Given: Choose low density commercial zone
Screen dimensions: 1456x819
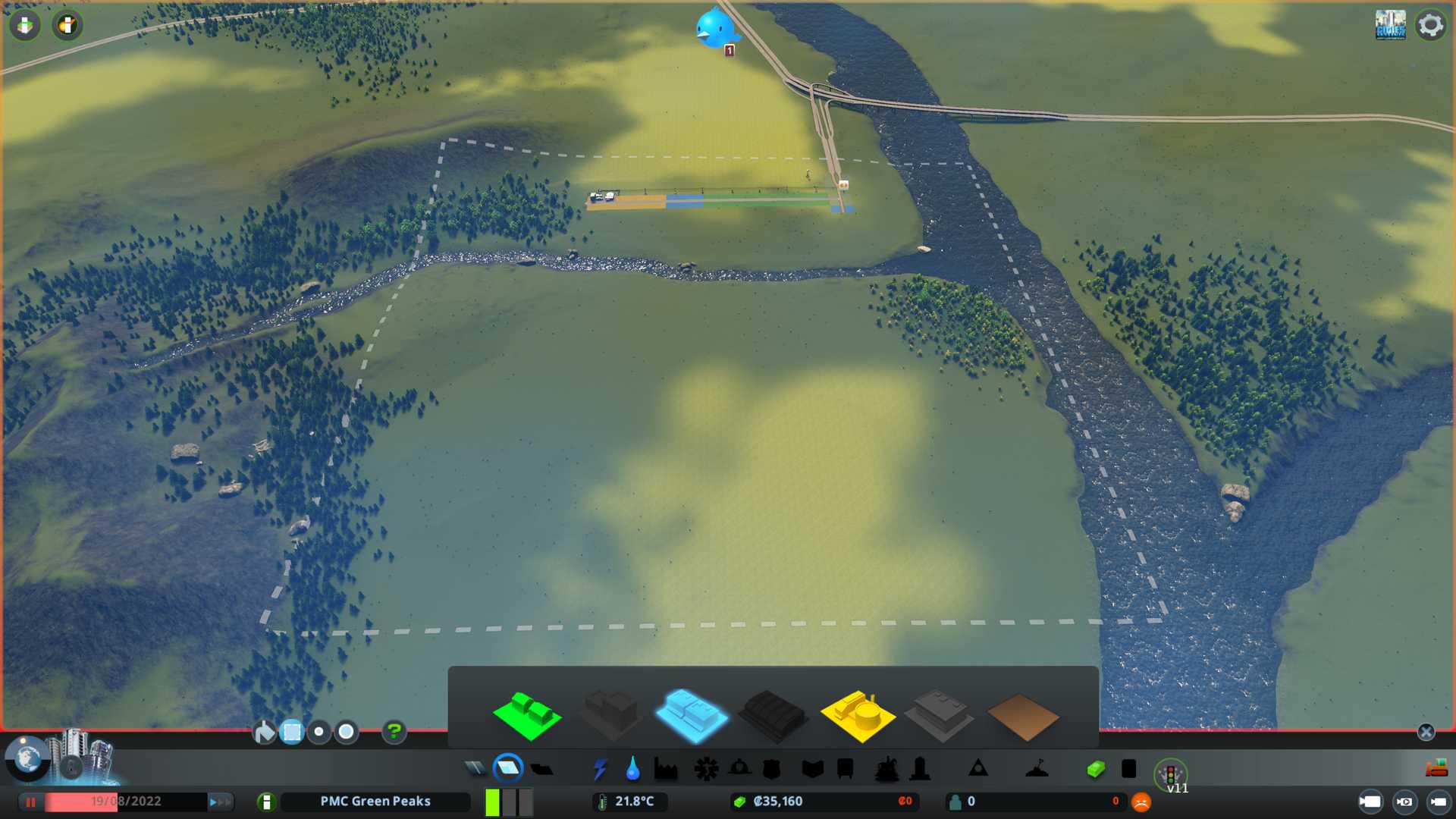Looking at the screenshot, I should pos(691,714).
